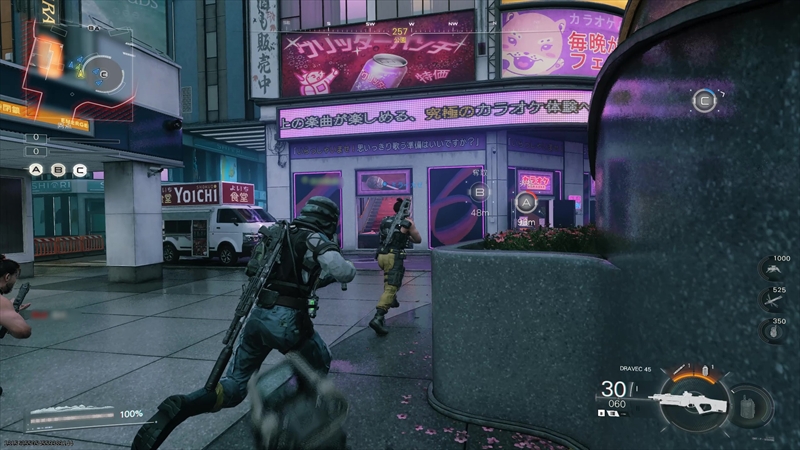Click the compass heading bar
The width and height of the screenshot is (800, 450).
point(400,28)
